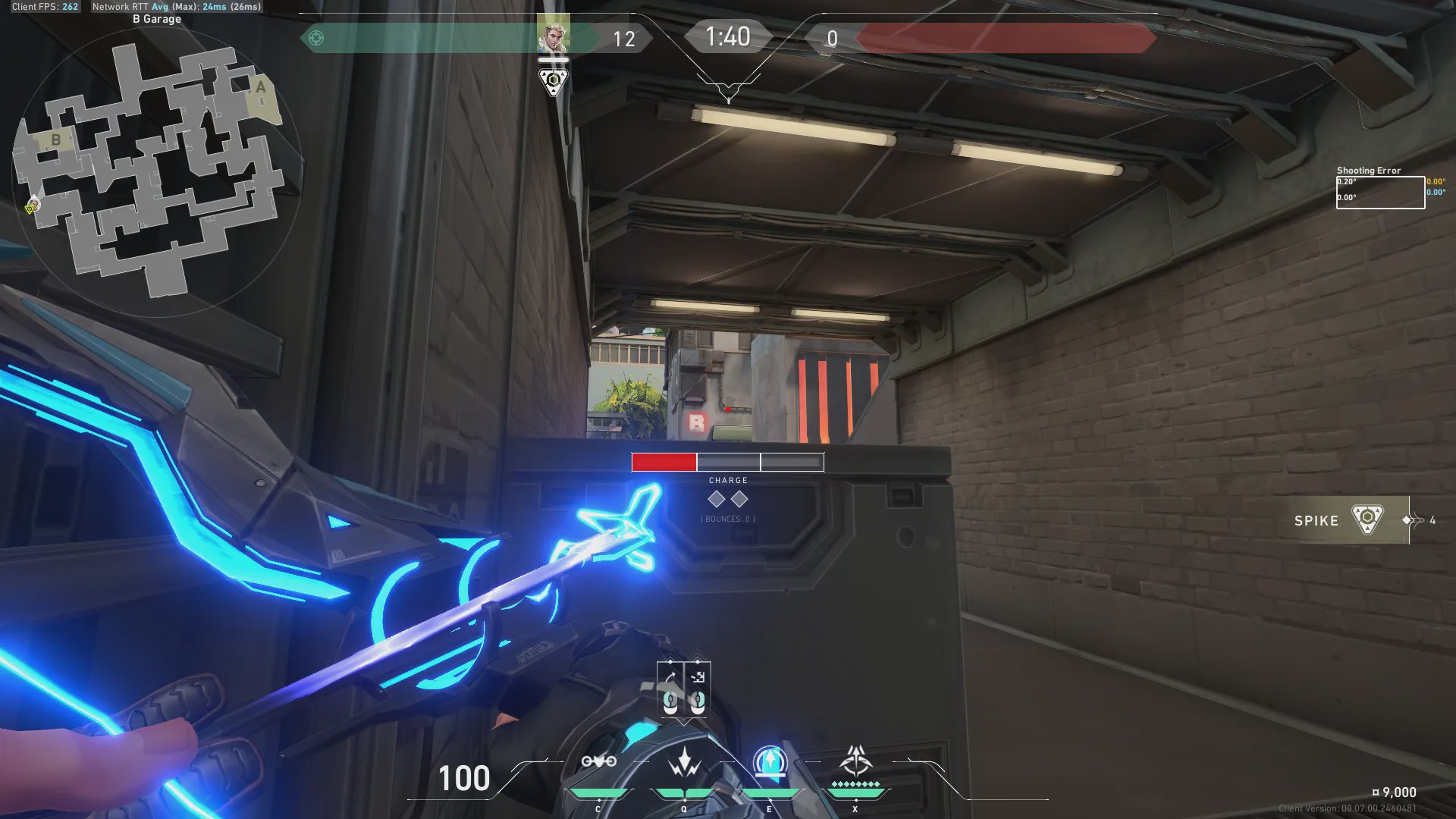Click the A site marker on minimap
The image size is (1456, 819).
tap(261, 87)
